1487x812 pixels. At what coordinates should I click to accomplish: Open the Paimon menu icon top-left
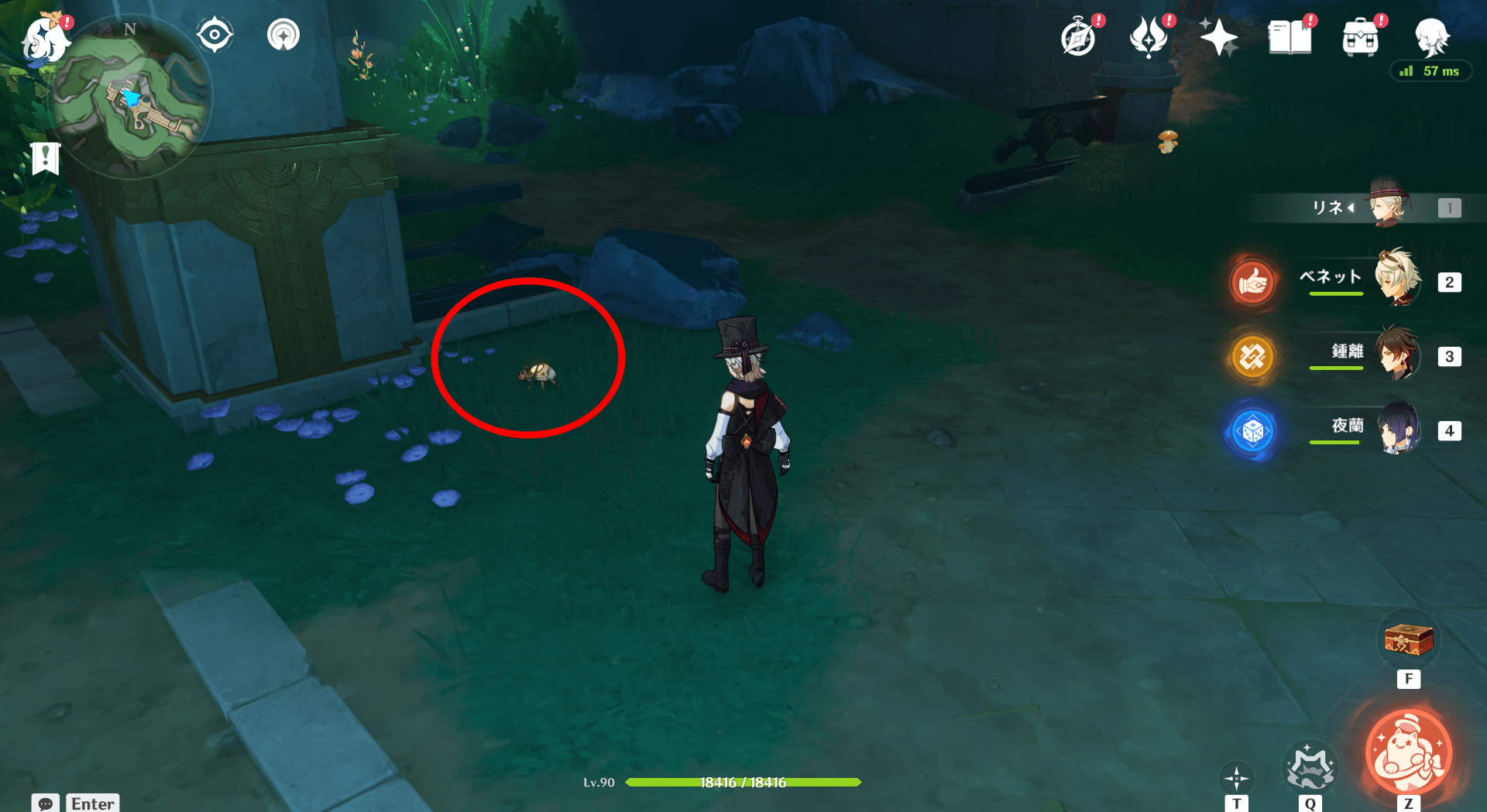click(x=46, y=40)
